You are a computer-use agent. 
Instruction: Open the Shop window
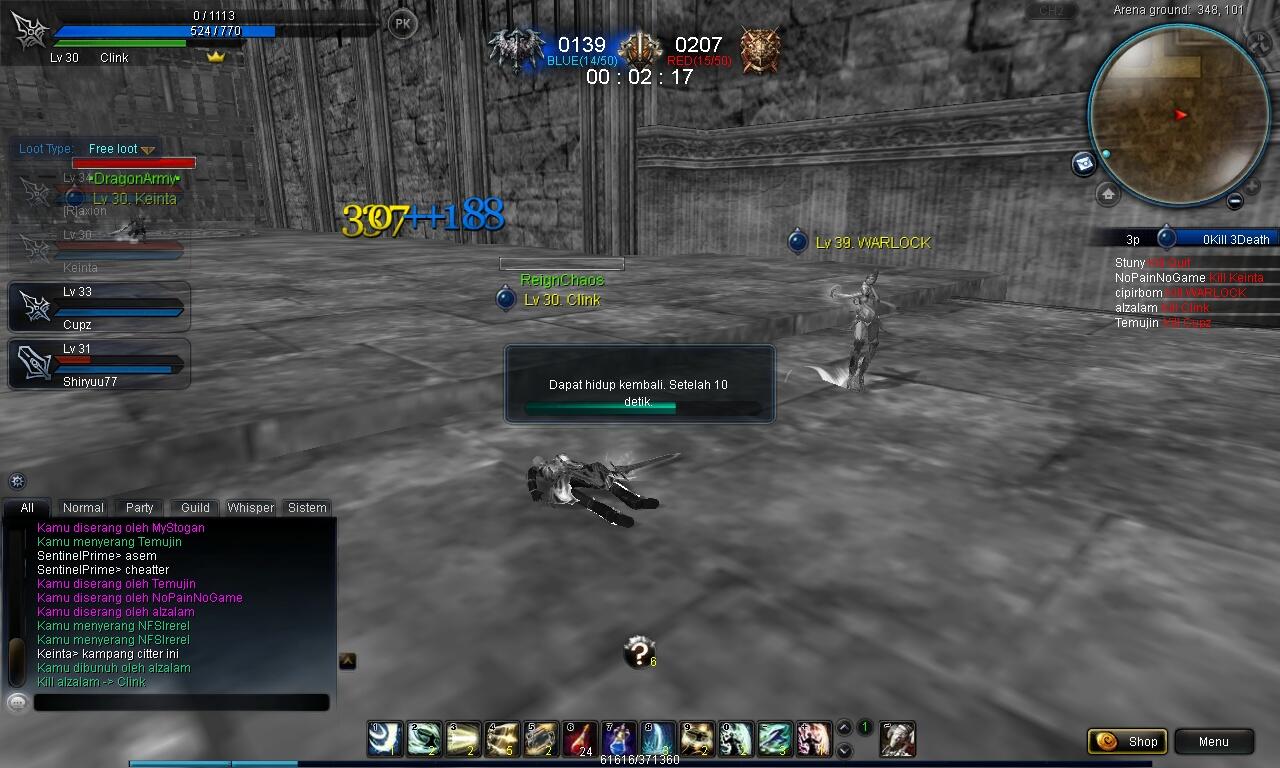click(1127, 742)
